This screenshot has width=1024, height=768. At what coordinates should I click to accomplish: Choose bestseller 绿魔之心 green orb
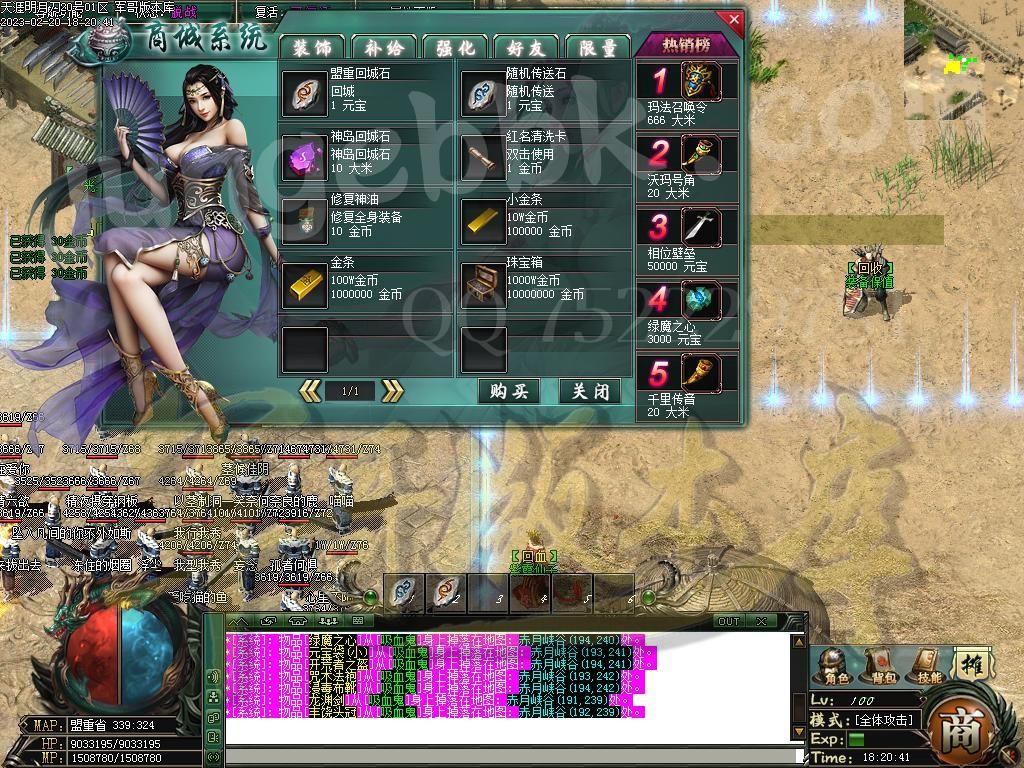pyautogui.click(x=701, y=300)
